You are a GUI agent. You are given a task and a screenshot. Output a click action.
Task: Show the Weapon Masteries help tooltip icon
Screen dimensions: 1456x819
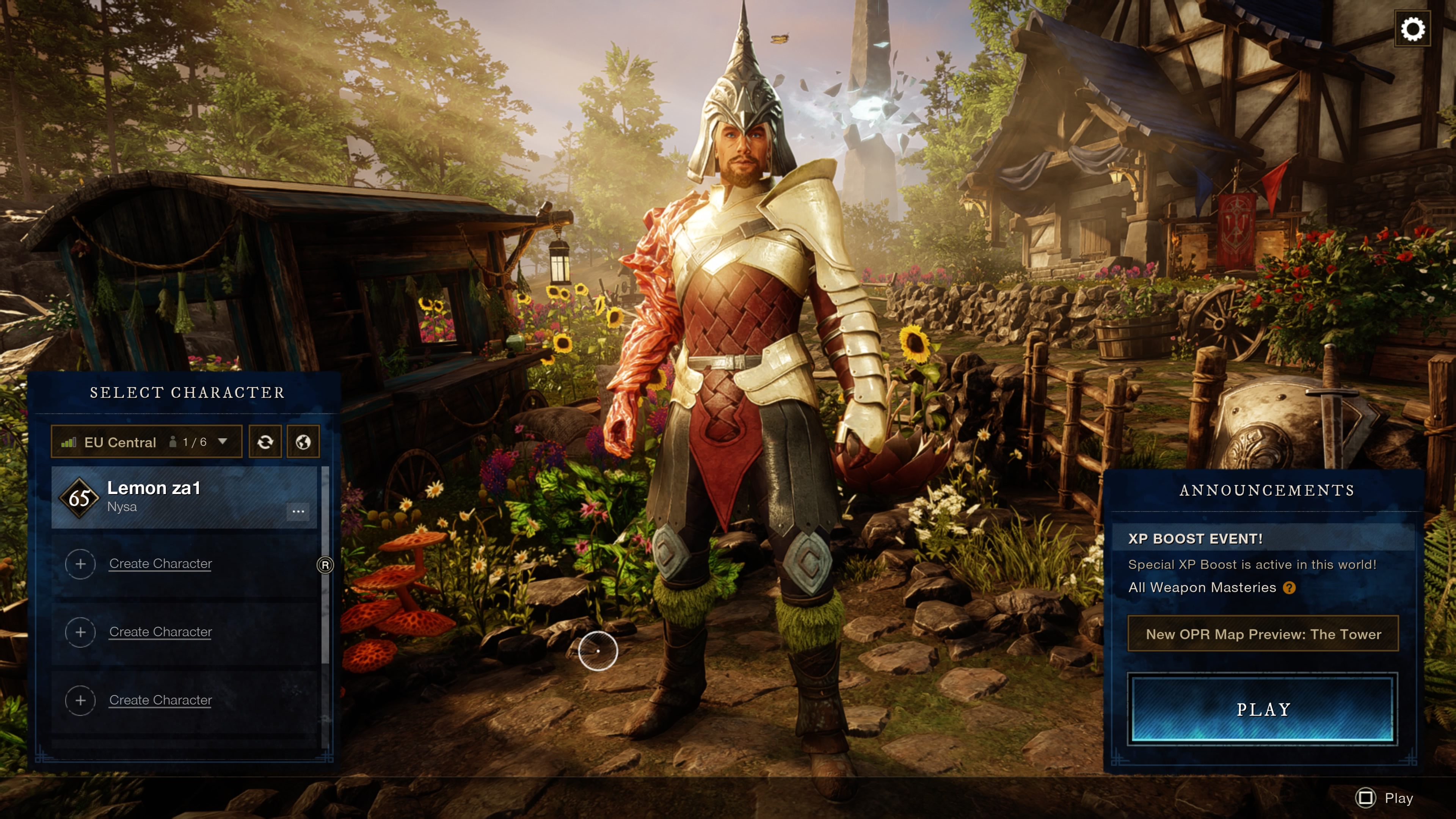pyautogui.click(x=1289, y=588)
